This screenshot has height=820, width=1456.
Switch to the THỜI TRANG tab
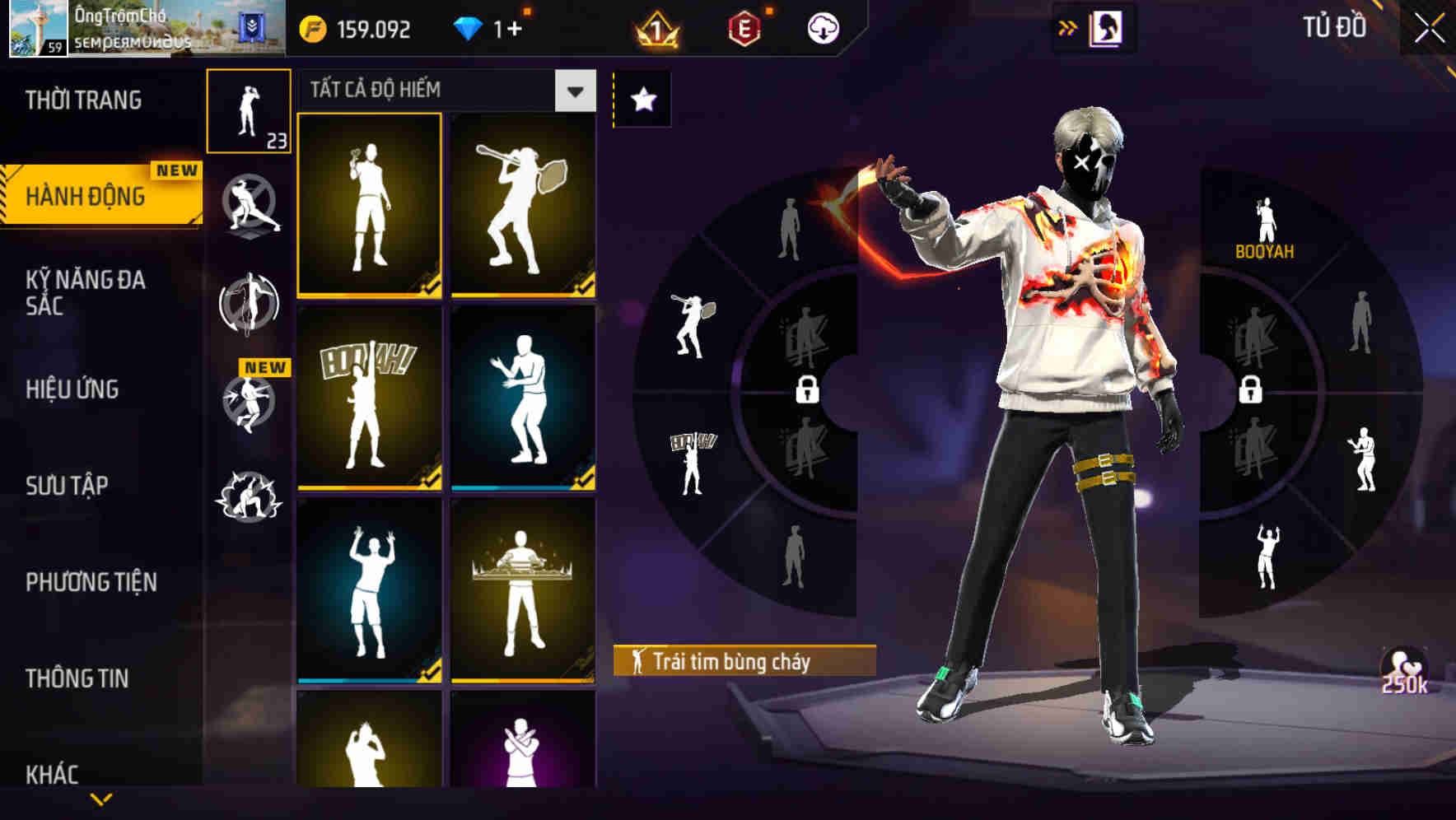pyautogui.click(x=82, y=99)
